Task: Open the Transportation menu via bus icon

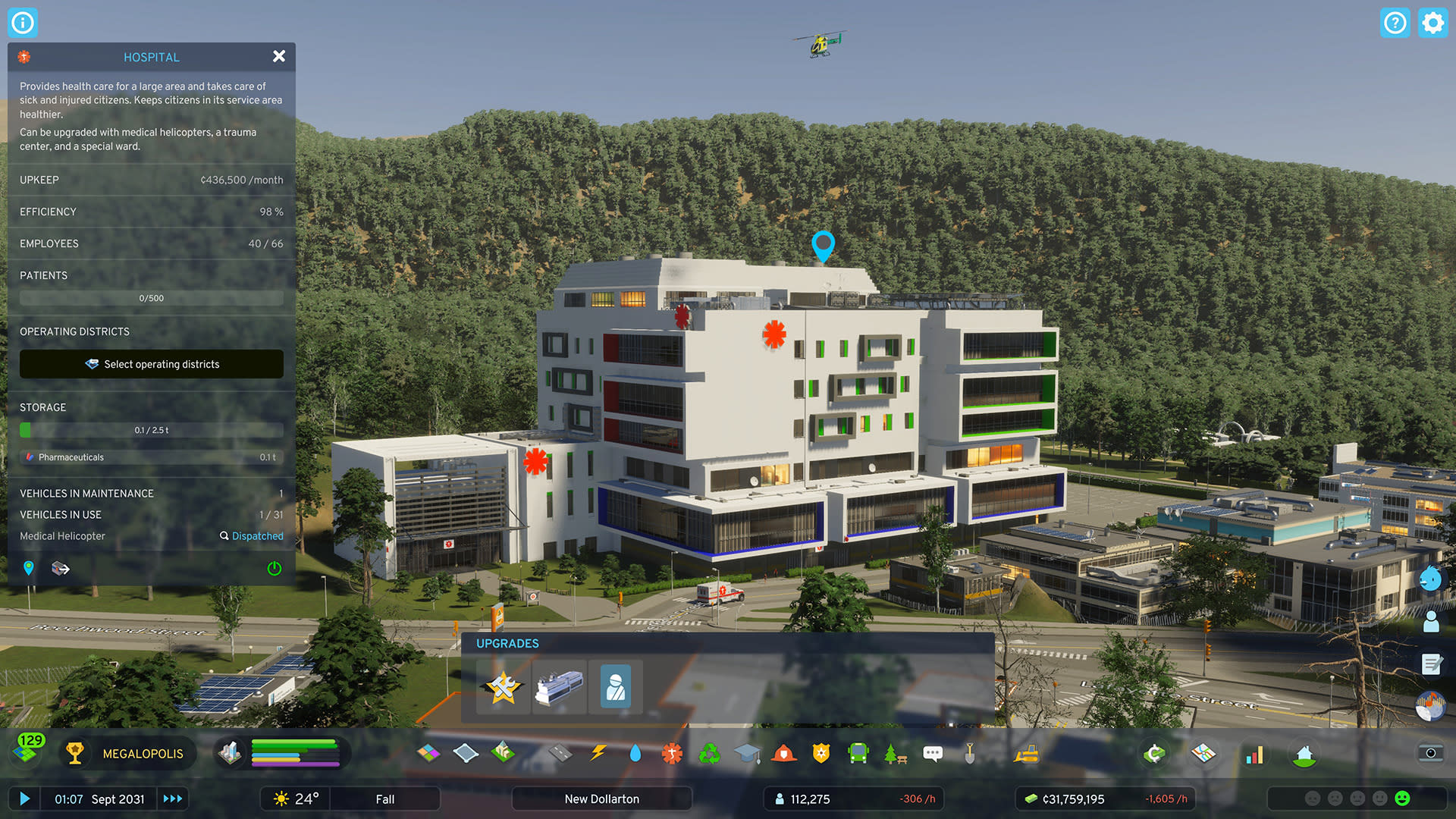Action: pyautogui.click(x=858, y=753)
